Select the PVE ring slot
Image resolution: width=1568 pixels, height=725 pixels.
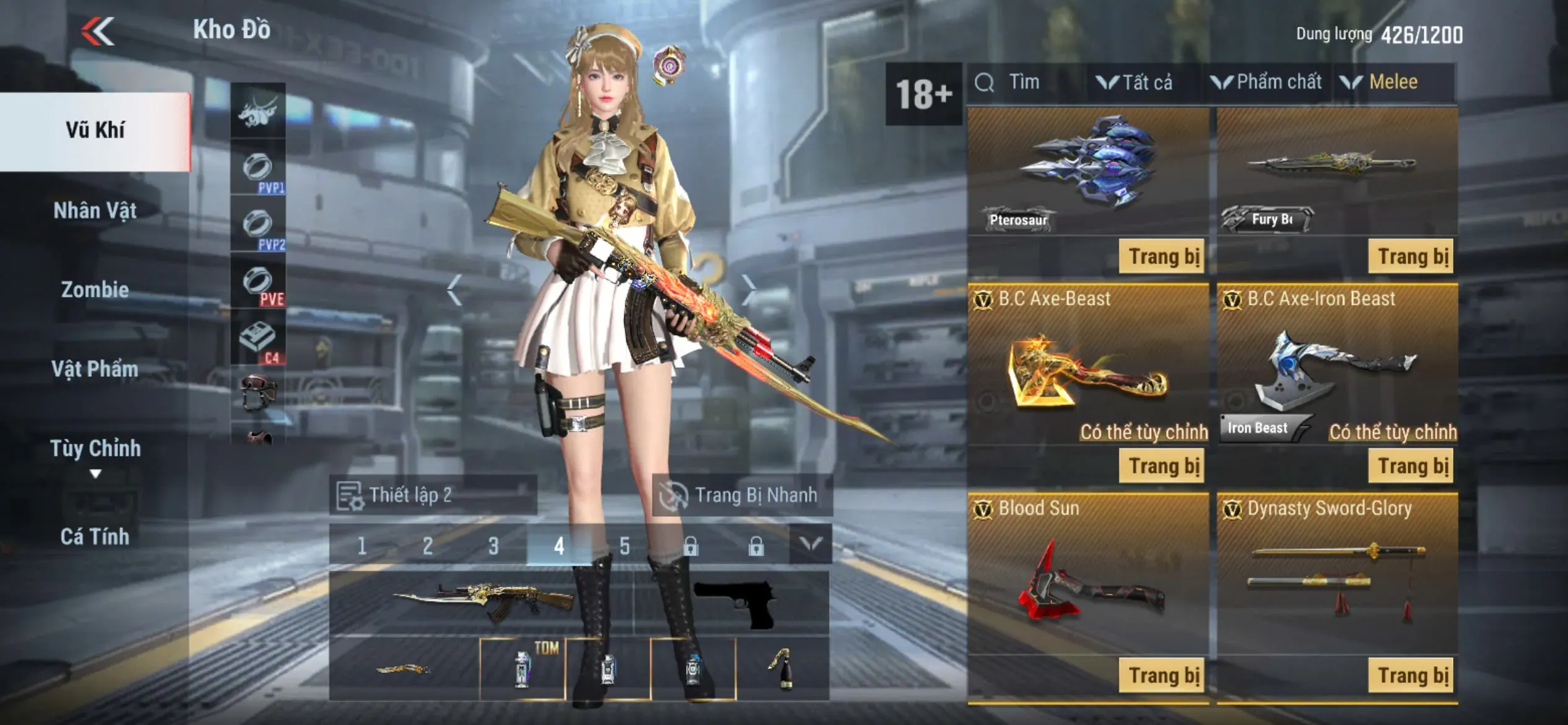(258, 283)
